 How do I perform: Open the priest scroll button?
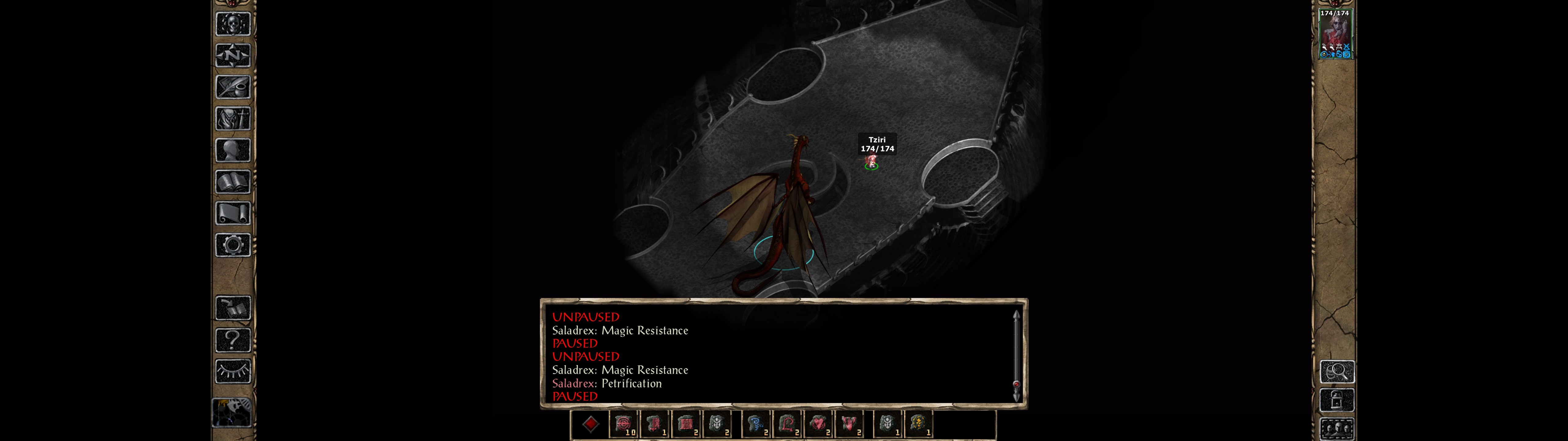(x=233, y=213)
